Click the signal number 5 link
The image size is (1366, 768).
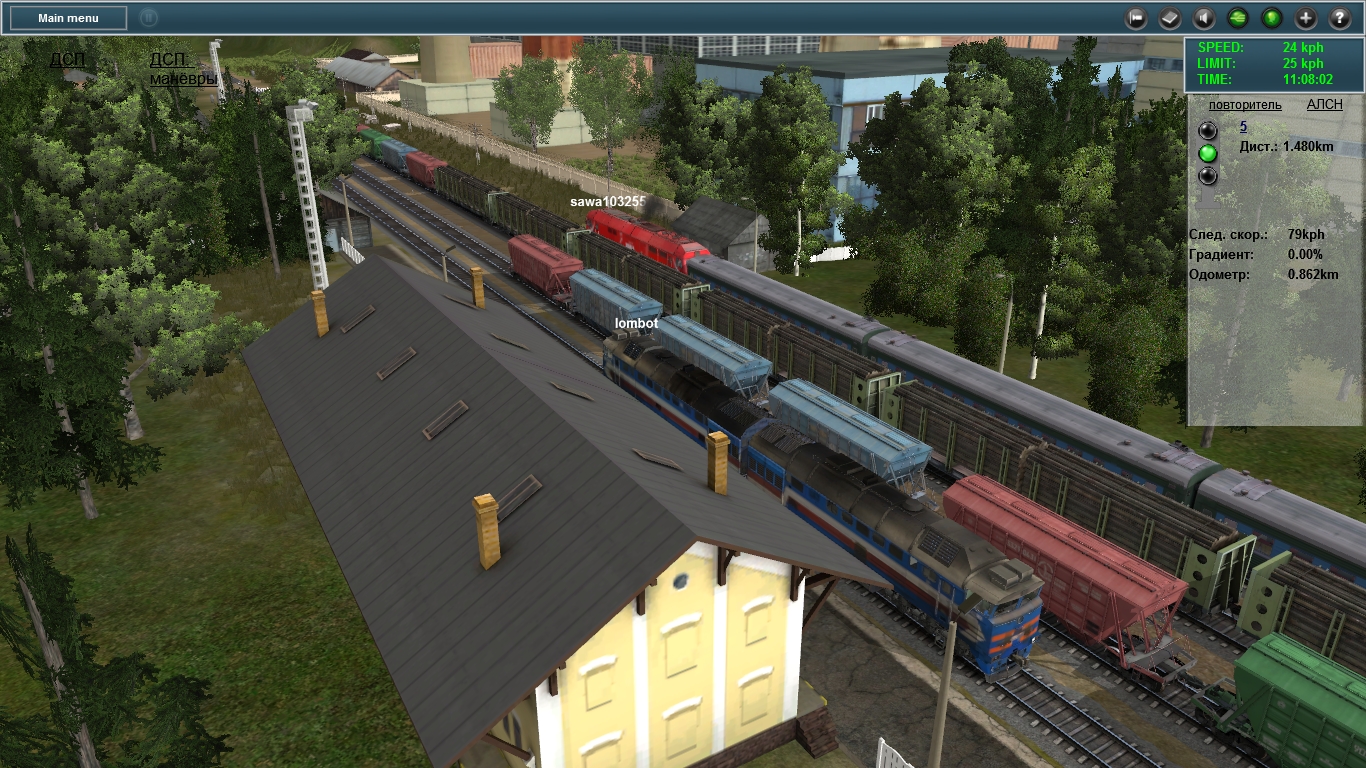tap(1243, 127)
